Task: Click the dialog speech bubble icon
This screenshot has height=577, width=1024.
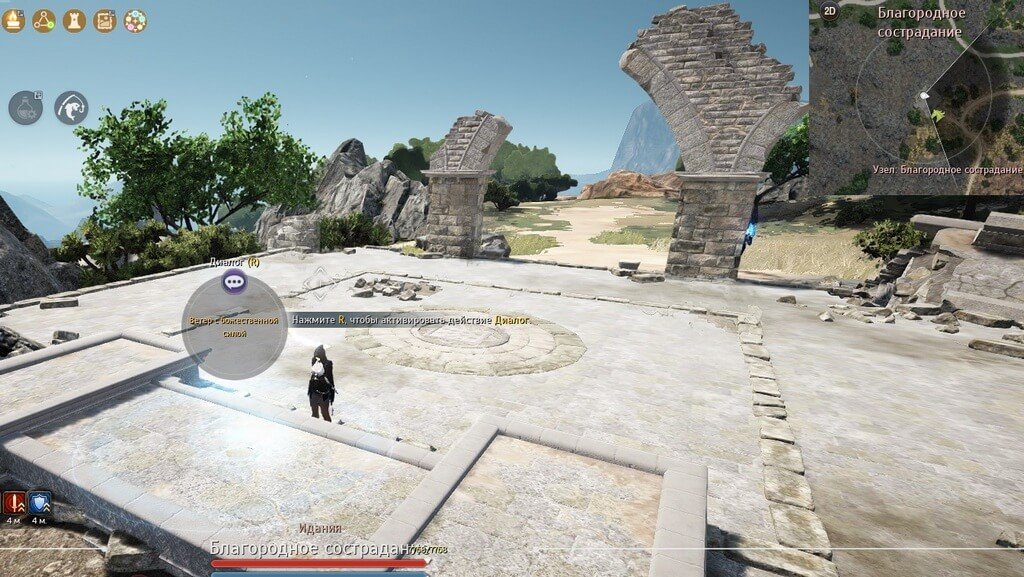Action: [x=235, y=282]
